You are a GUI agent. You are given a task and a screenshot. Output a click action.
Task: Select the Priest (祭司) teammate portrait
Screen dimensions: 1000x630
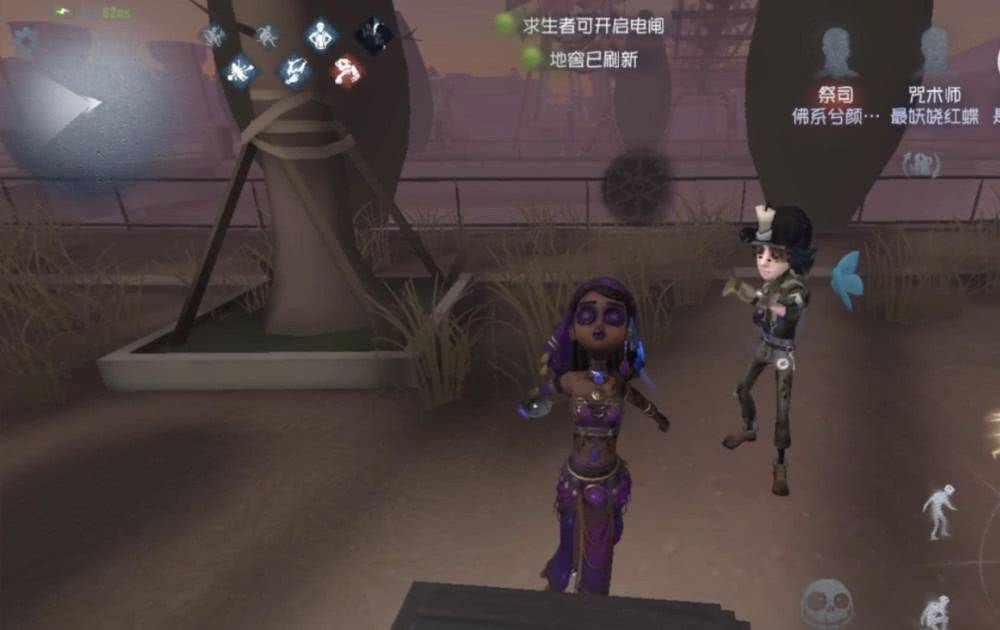834,53
